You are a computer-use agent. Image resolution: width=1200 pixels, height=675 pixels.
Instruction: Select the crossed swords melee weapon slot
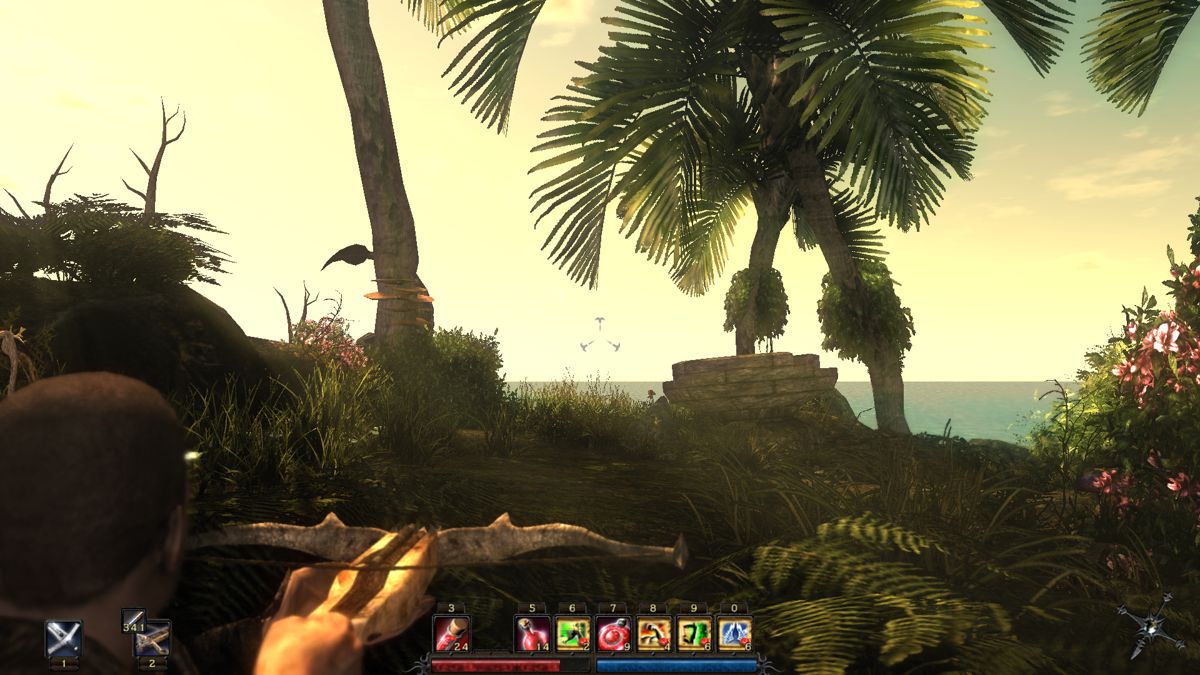tap(63, 637)
